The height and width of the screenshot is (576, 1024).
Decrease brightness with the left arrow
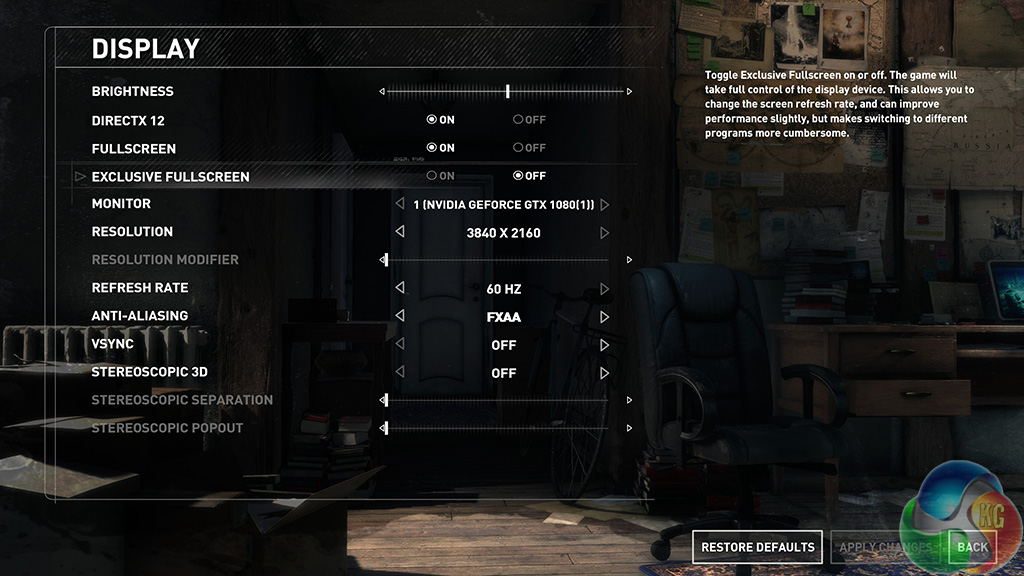click(x=382, y=92)
